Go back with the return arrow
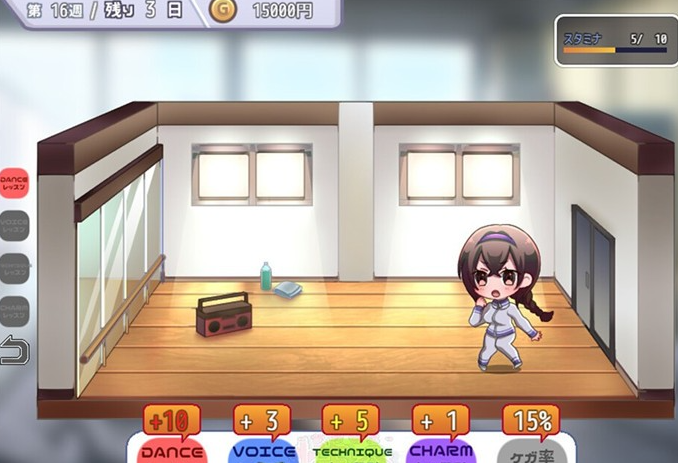This screenshot has height=463, width=678. [x=14, y=352]
